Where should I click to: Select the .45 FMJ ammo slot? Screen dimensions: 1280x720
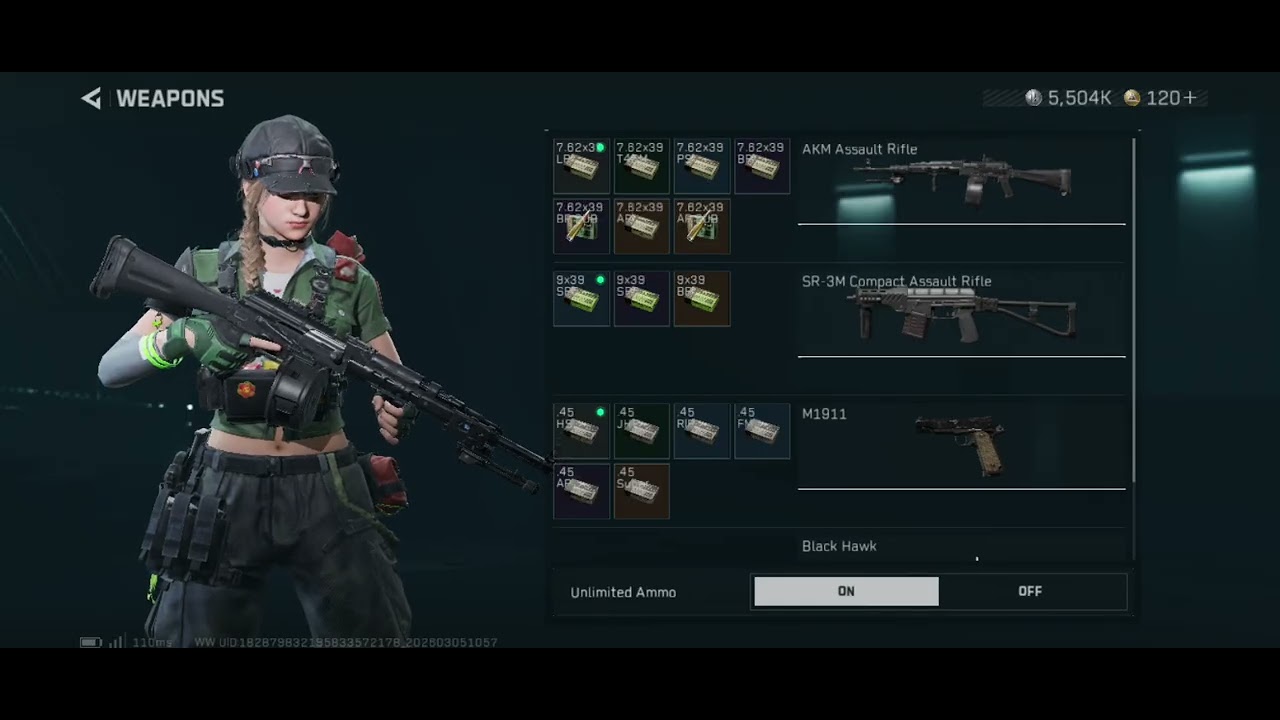[761, 431]
